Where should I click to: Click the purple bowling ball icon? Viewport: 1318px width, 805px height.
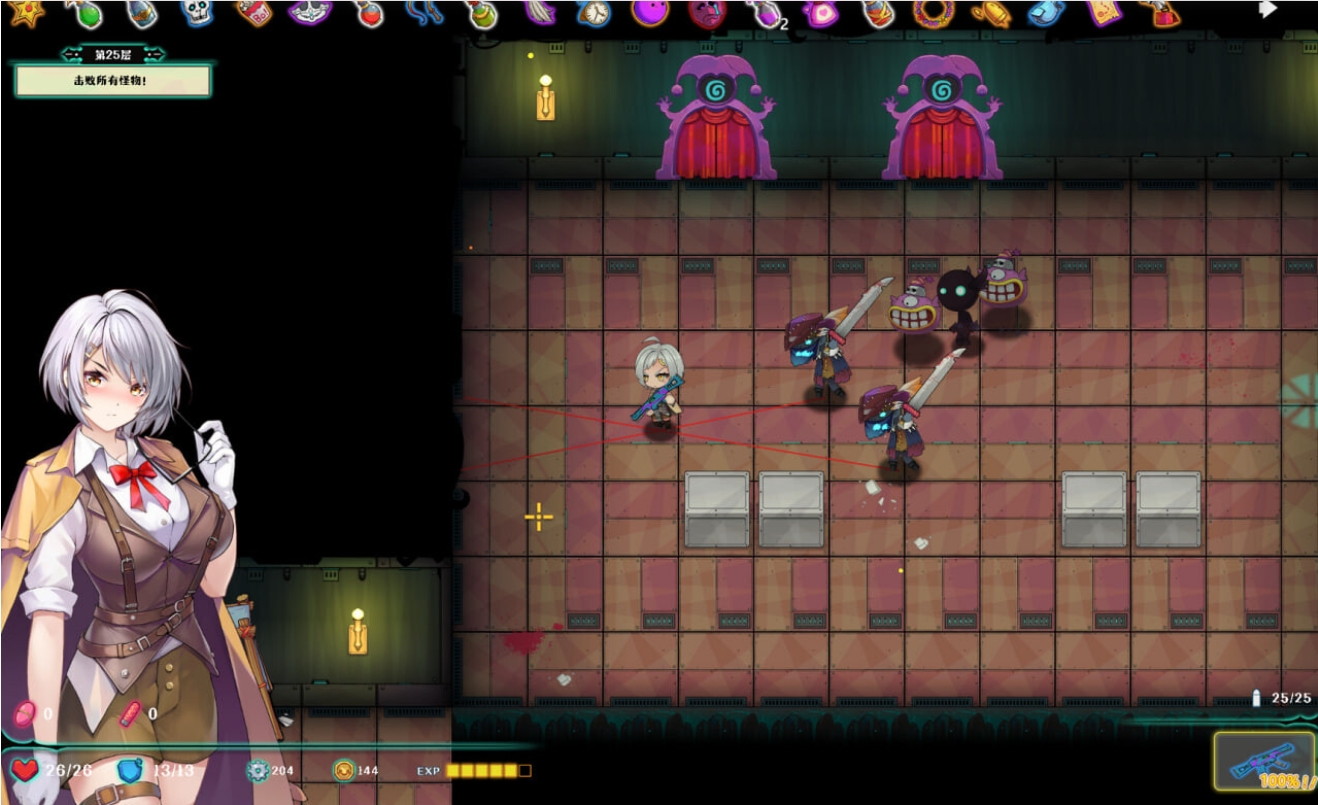(x=650, y=12)
